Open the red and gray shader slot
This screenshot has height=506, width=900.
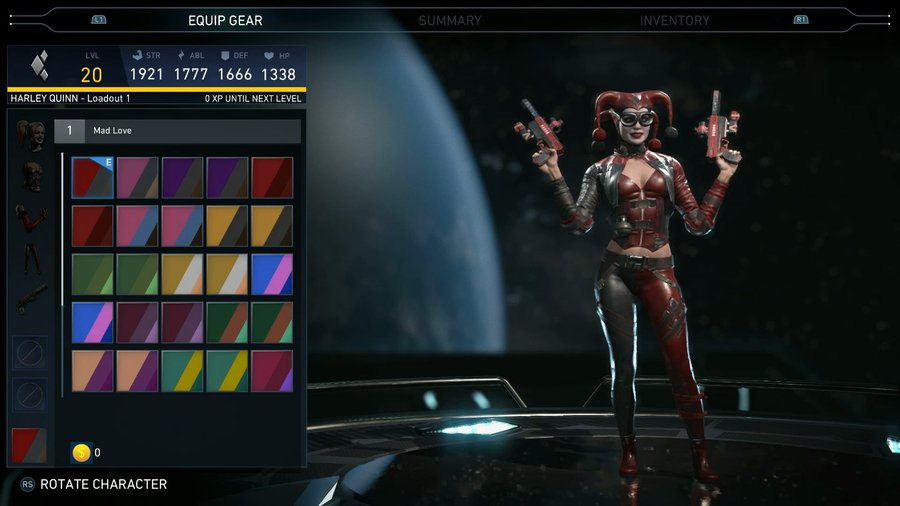pyautogui.click(x=30, y=446)
